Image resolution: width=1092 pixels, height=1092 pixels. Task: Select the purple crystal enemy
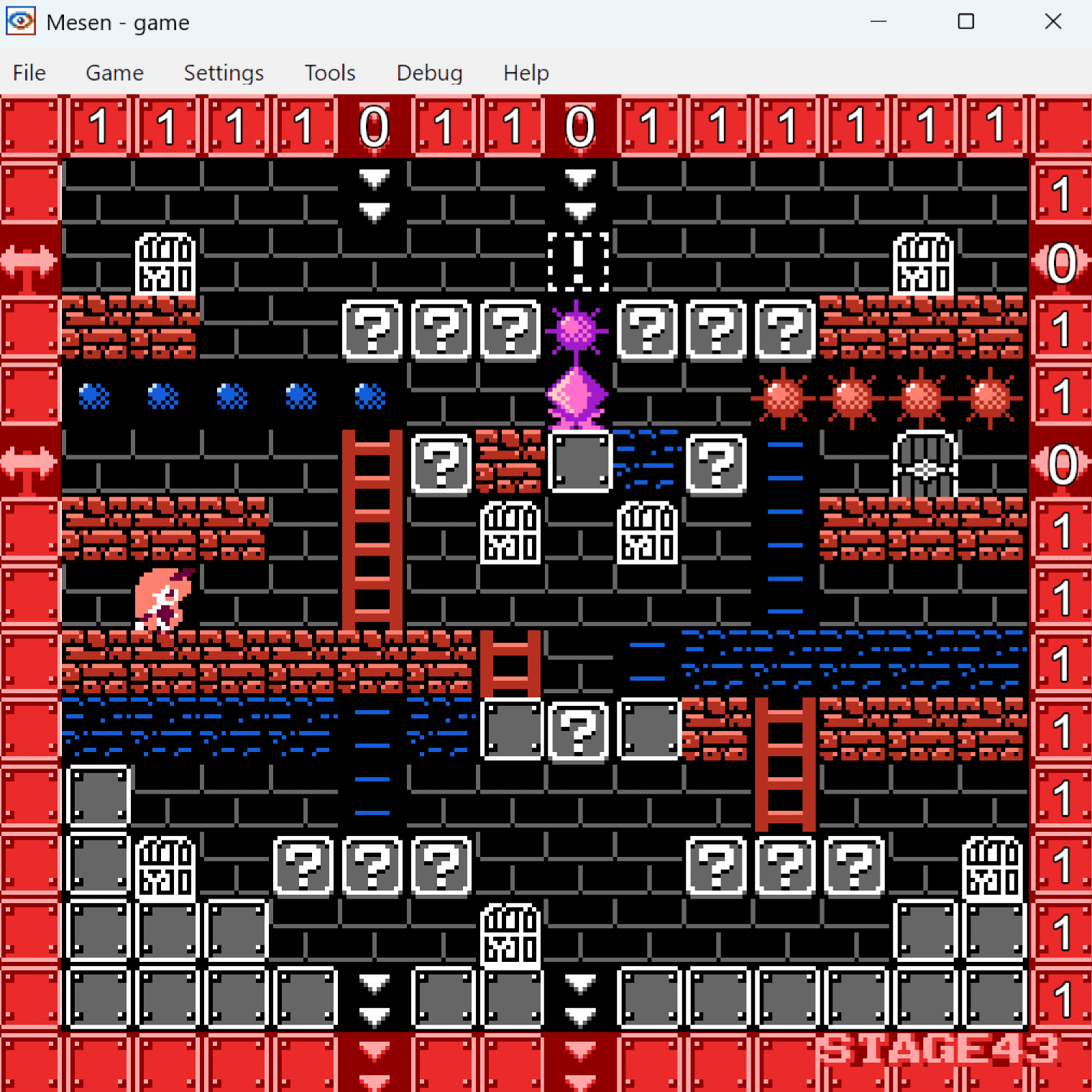575,395
